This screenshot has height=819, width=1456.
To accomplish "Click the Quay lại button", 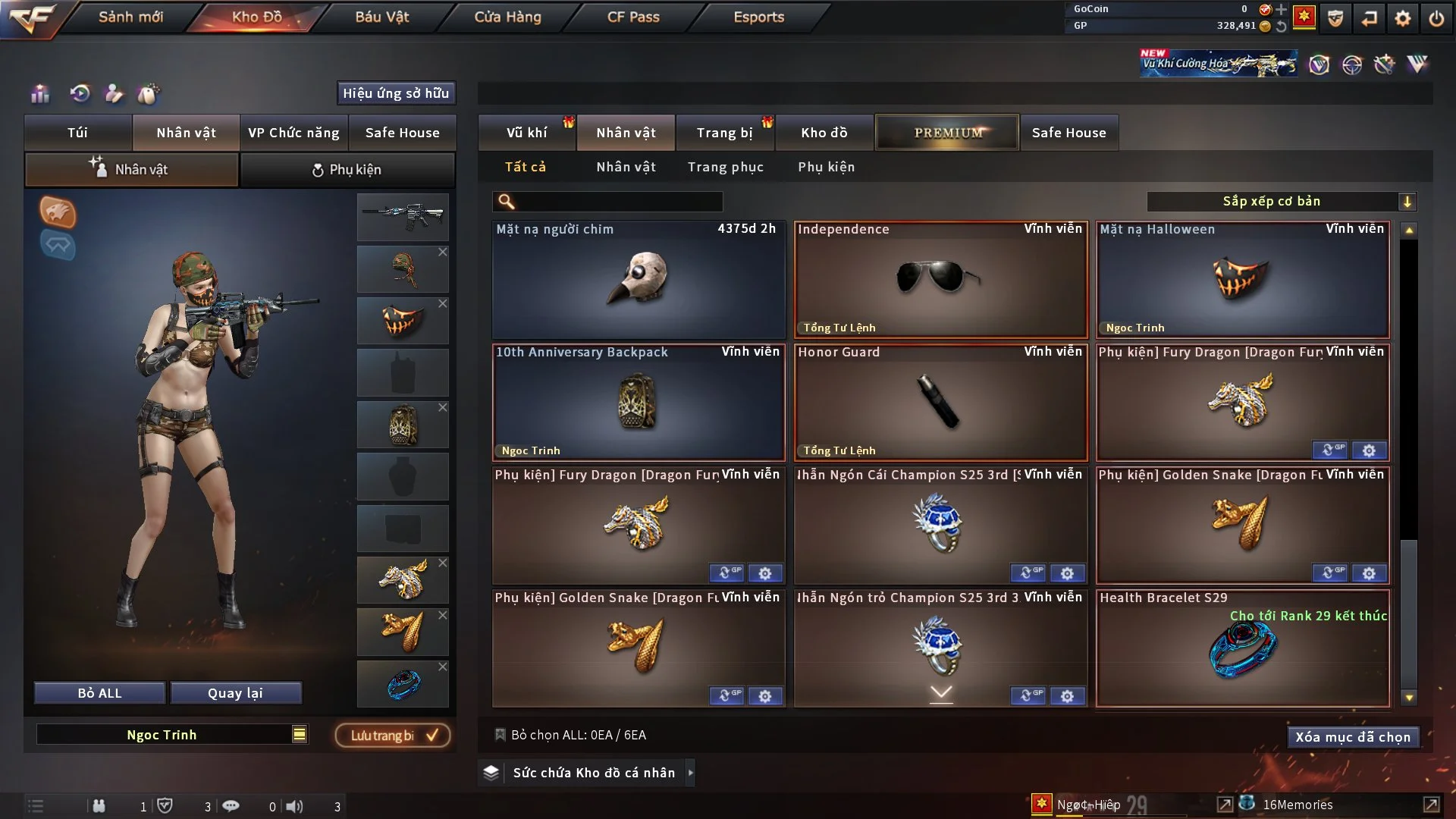I will pos(235,693).
